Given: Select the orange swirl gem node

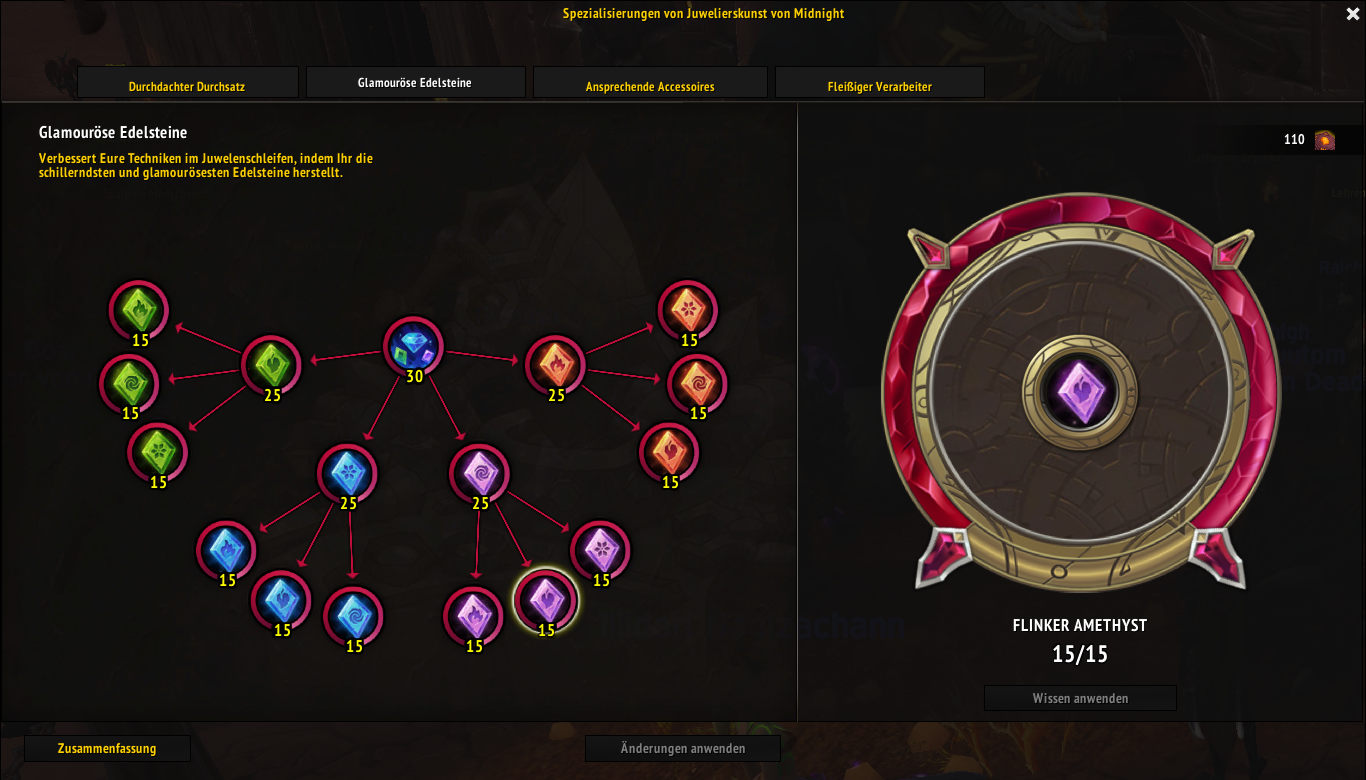Looking at the screenshot, I should pos(697,383).
